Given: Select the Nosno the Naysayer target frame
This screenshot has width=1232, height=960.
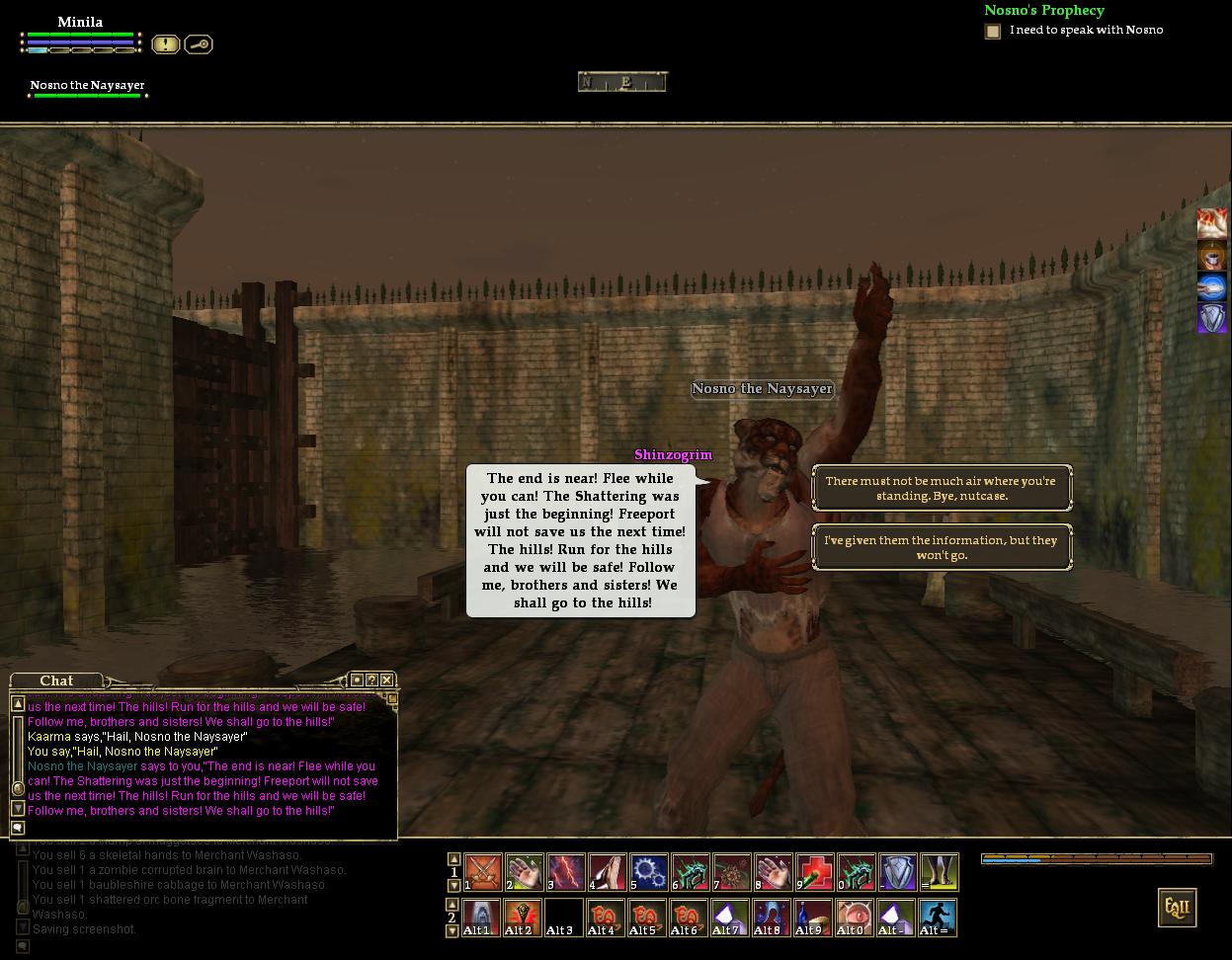Looking at the screenshot, I should pos(88,87).
